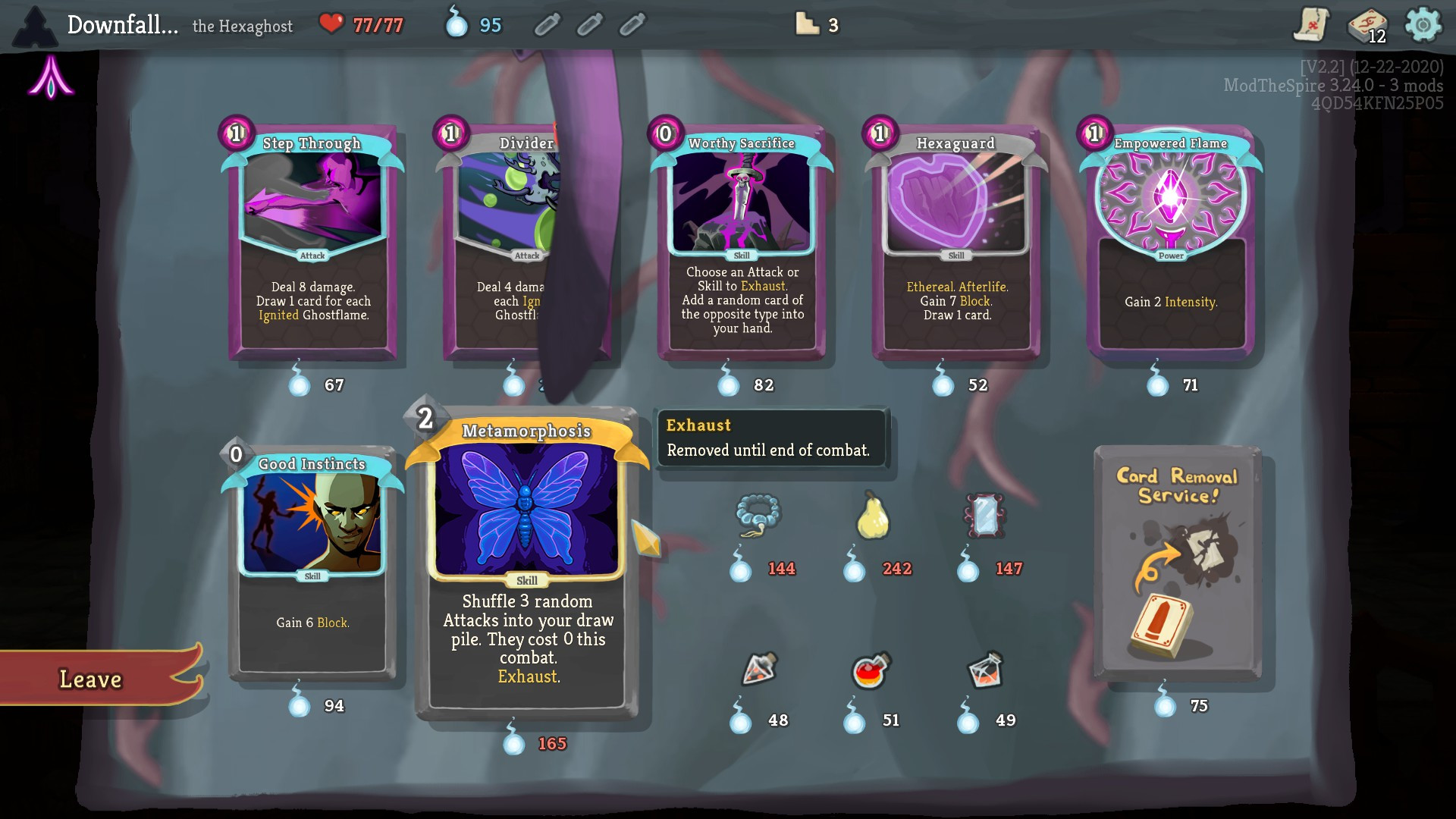The height and width of the screenshot is (819, 1456).
Task: Purchase the red fire potion for 51
Action: click(x=871, y=670)
